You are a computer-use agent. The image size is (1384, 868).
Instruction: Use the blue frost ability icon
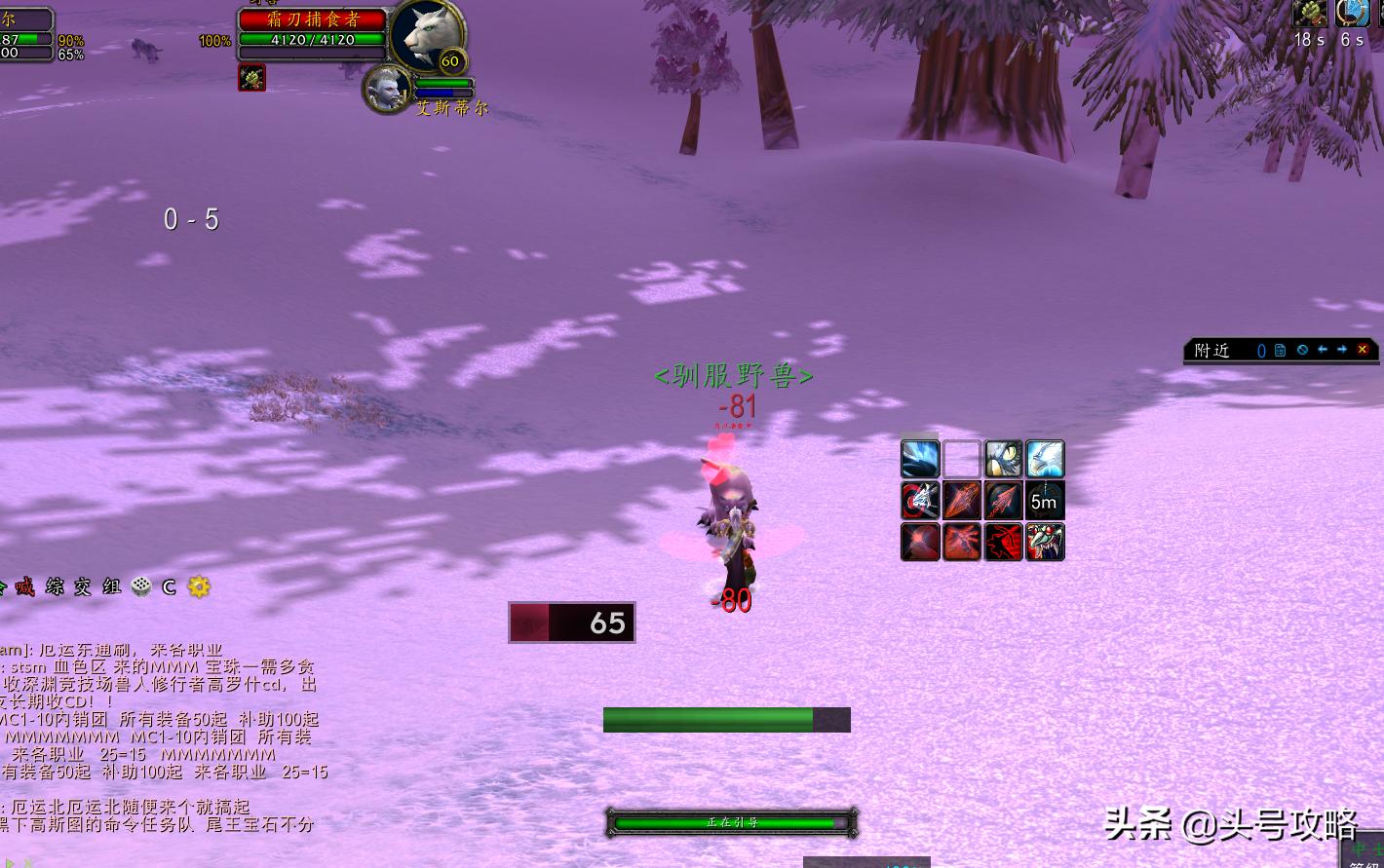pyautogui.click(x=920, y=459)
